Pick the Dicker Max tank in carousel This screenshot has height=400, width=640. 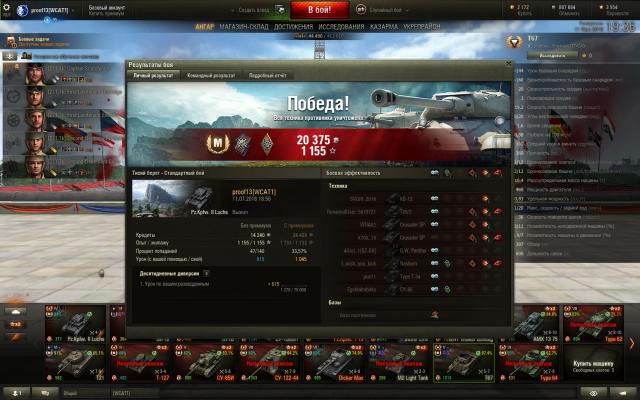click(331, 363)
